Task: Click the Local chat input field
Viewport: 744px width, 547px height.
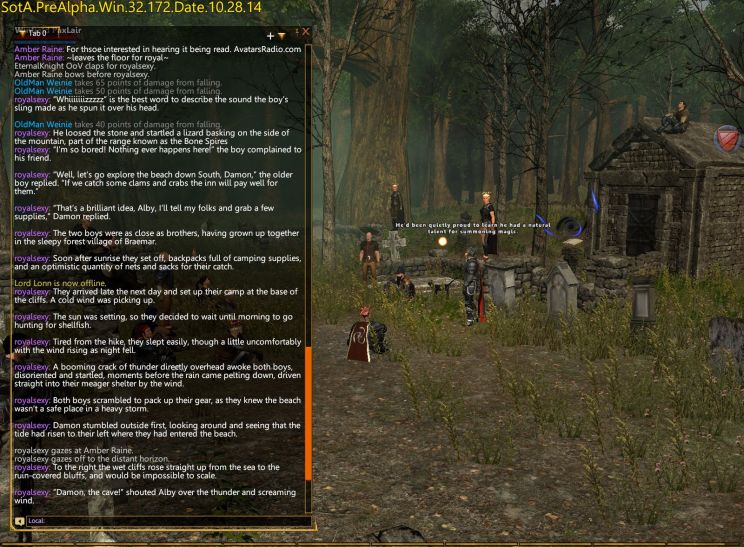Action: point(160,520)
